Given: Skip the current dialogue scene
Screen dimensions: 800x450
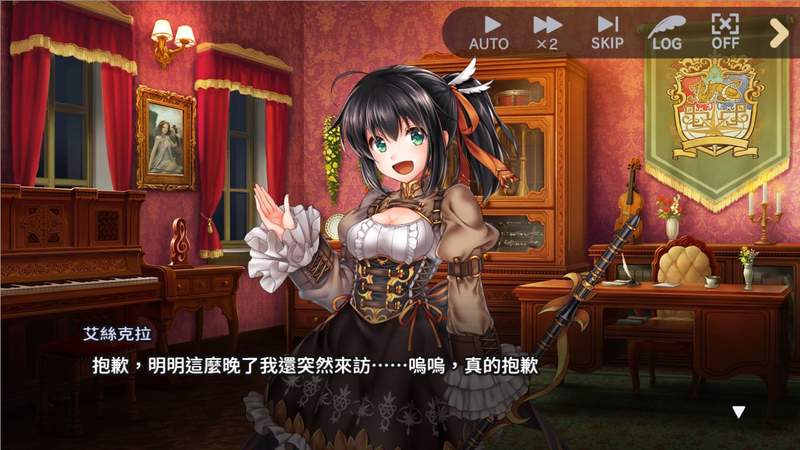Looking at the screenshot, I should click(x=606, y=32).
